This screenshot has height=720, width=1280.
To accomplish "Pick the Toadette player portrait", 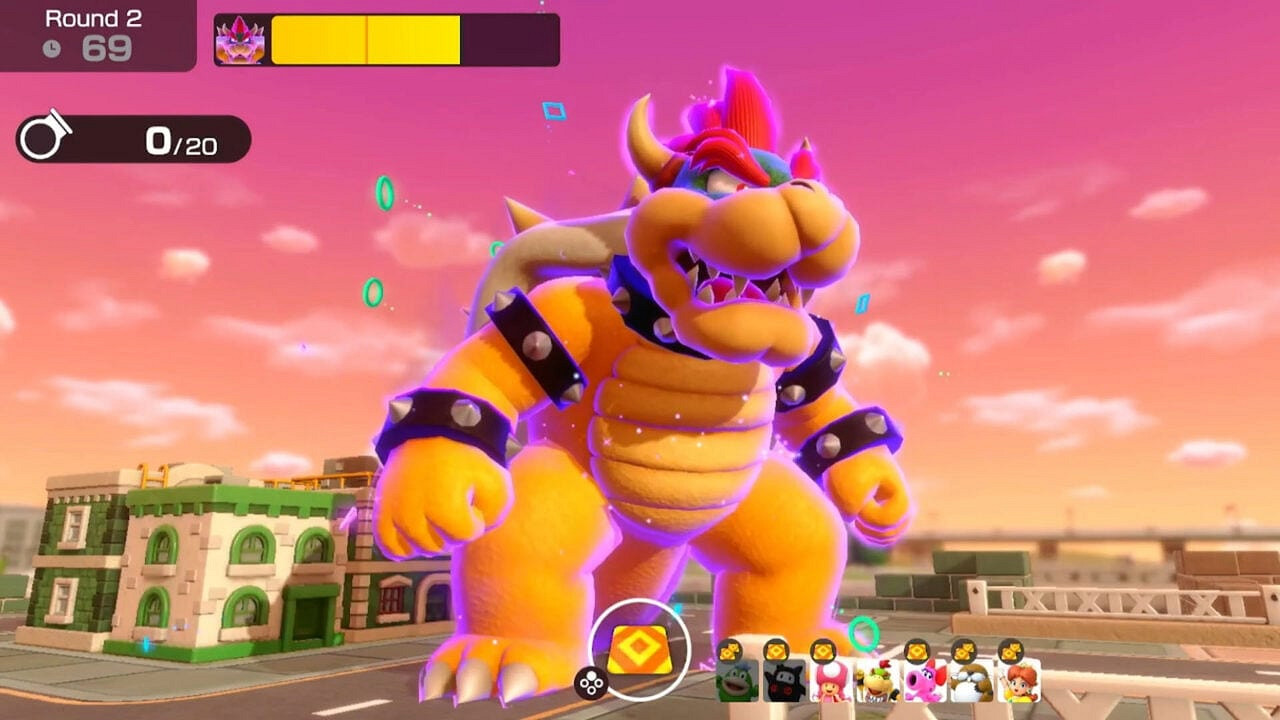I will point(830,680).
